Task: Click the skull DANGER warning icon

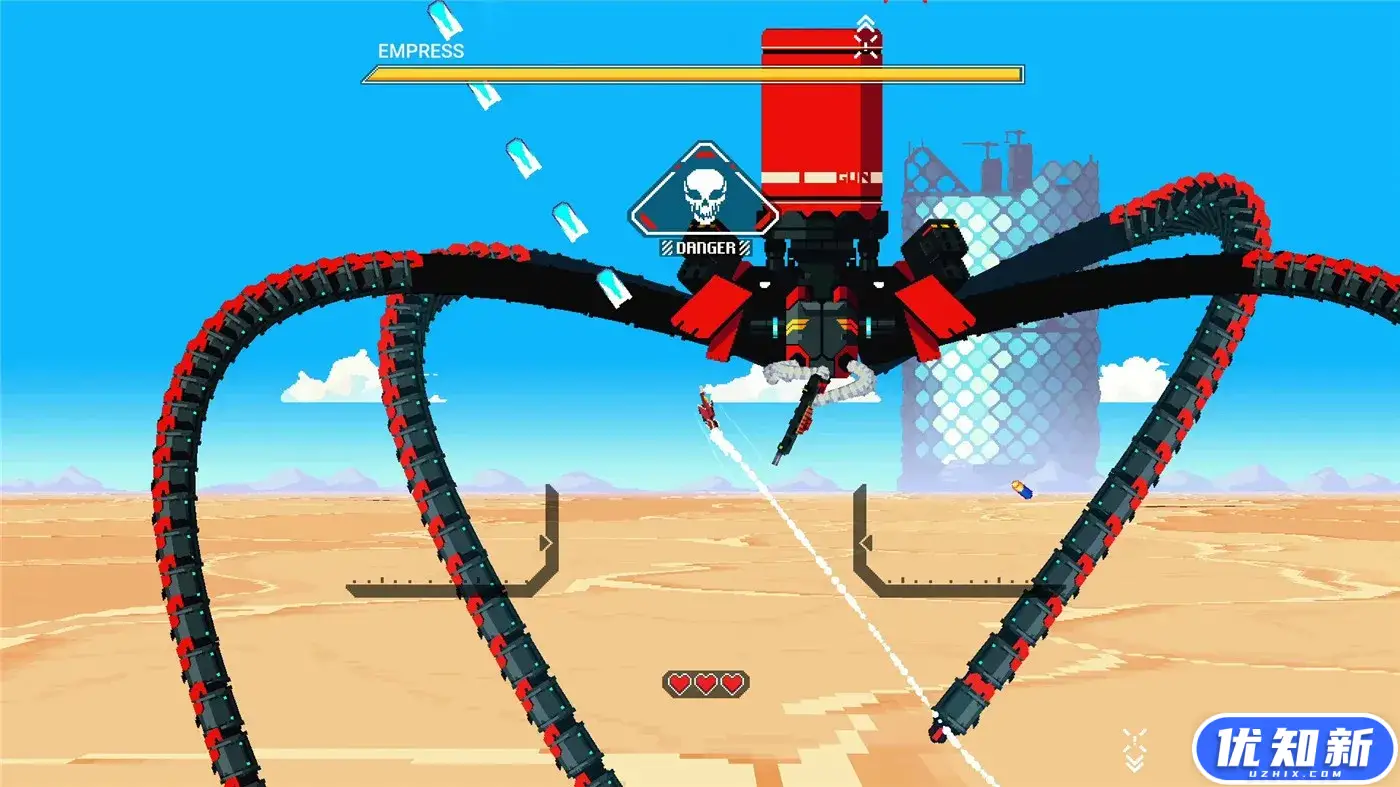Action: click(x=703, y=192)
